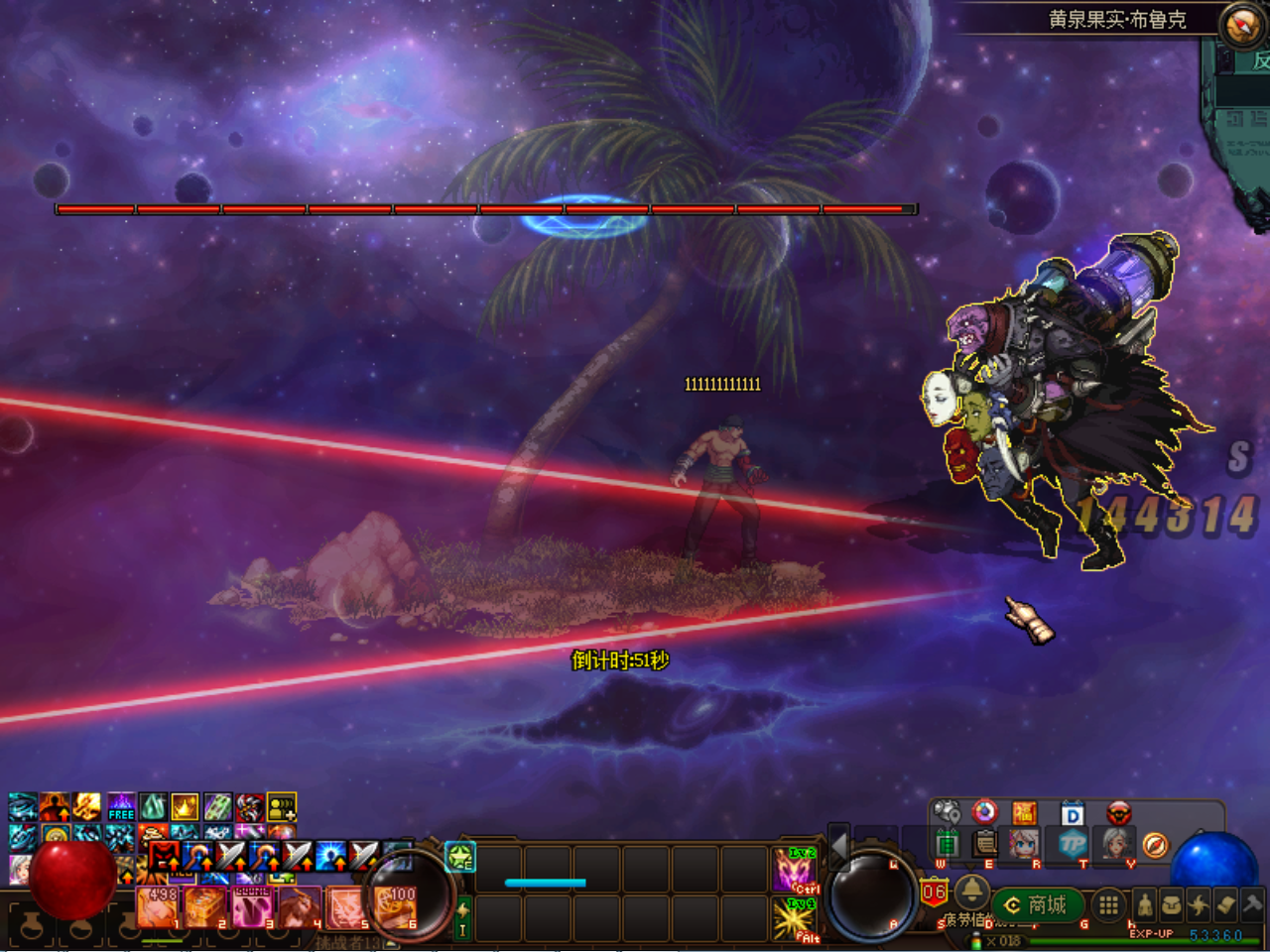Select the character portrait icon bound to R
1270x952 pixels.
tap(1023, 845)
